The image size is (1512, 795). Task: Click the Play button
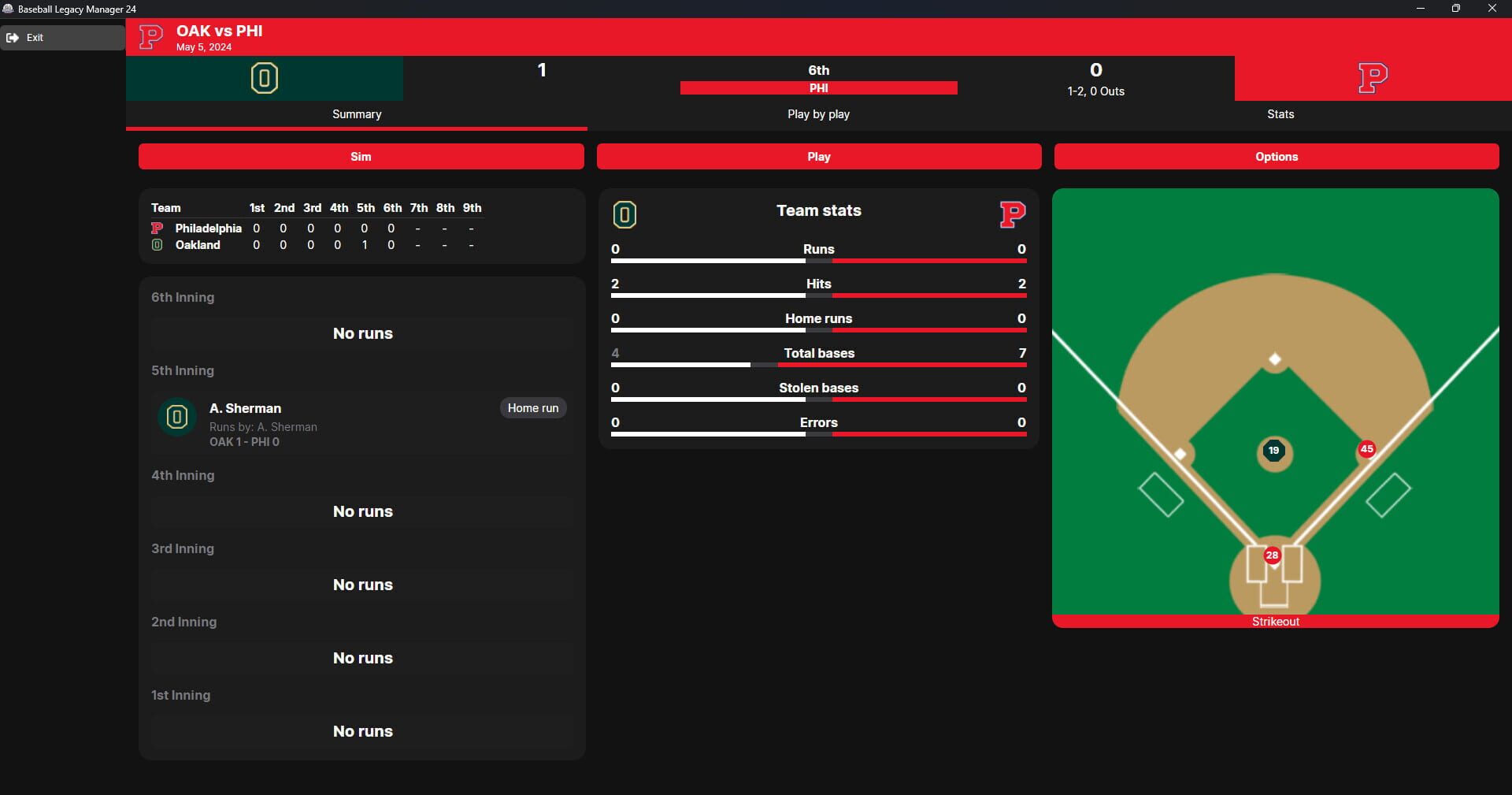pos(819,156)
